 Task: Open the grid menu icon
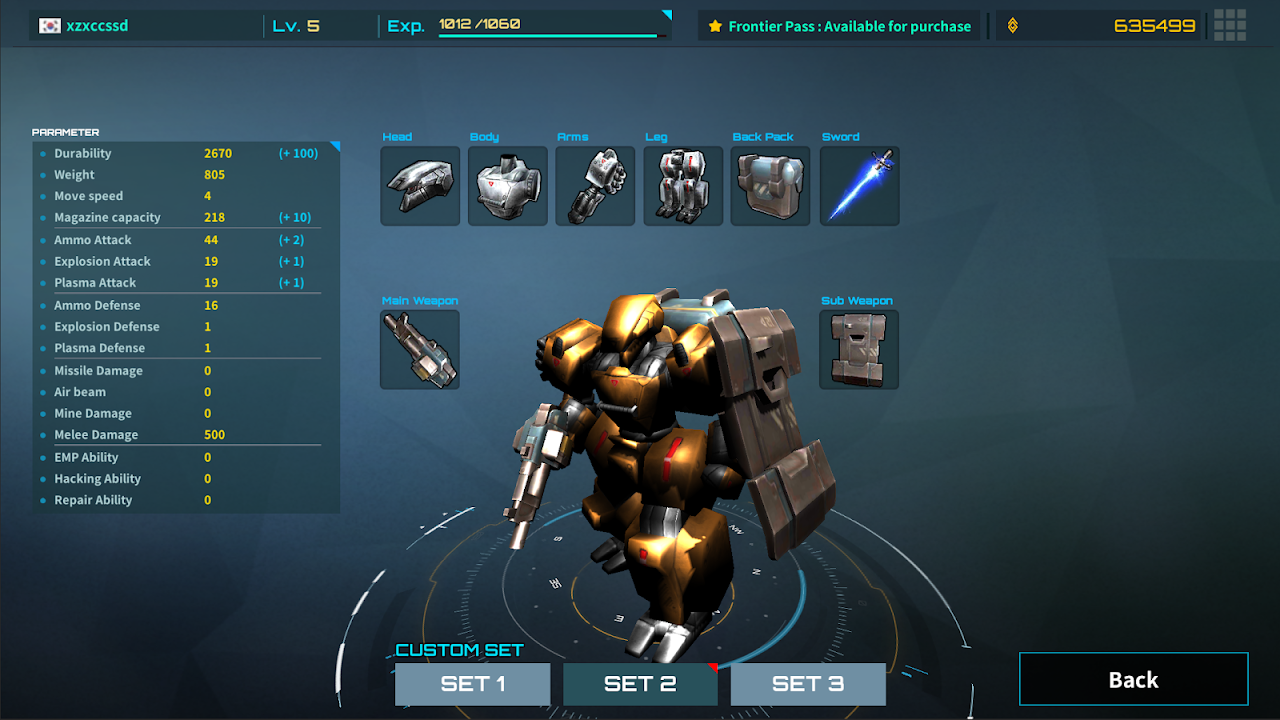[x=1229, y=26]
